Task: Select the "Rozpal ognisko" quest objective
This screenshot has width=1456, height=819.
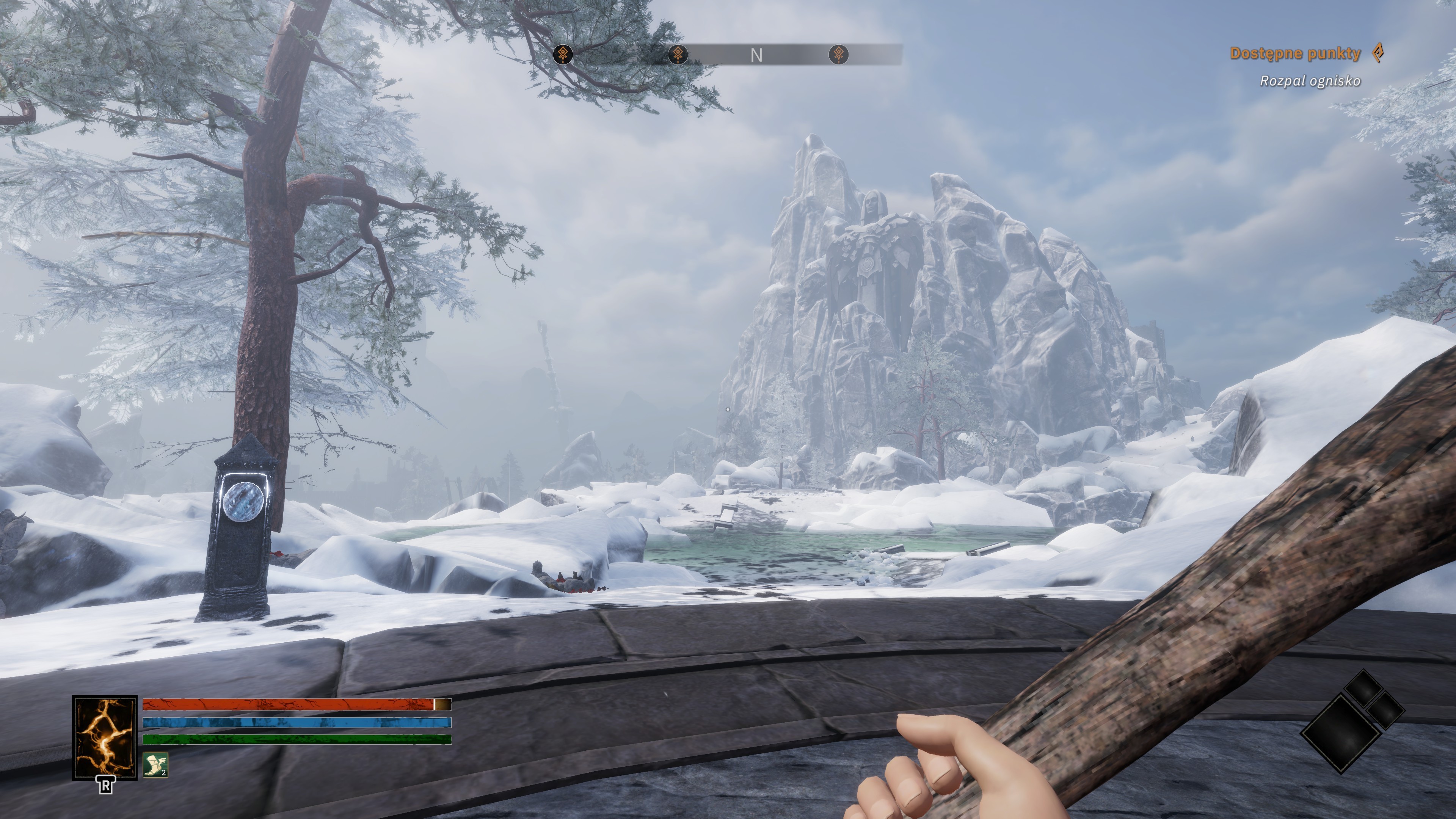Action: point(1310,81)
